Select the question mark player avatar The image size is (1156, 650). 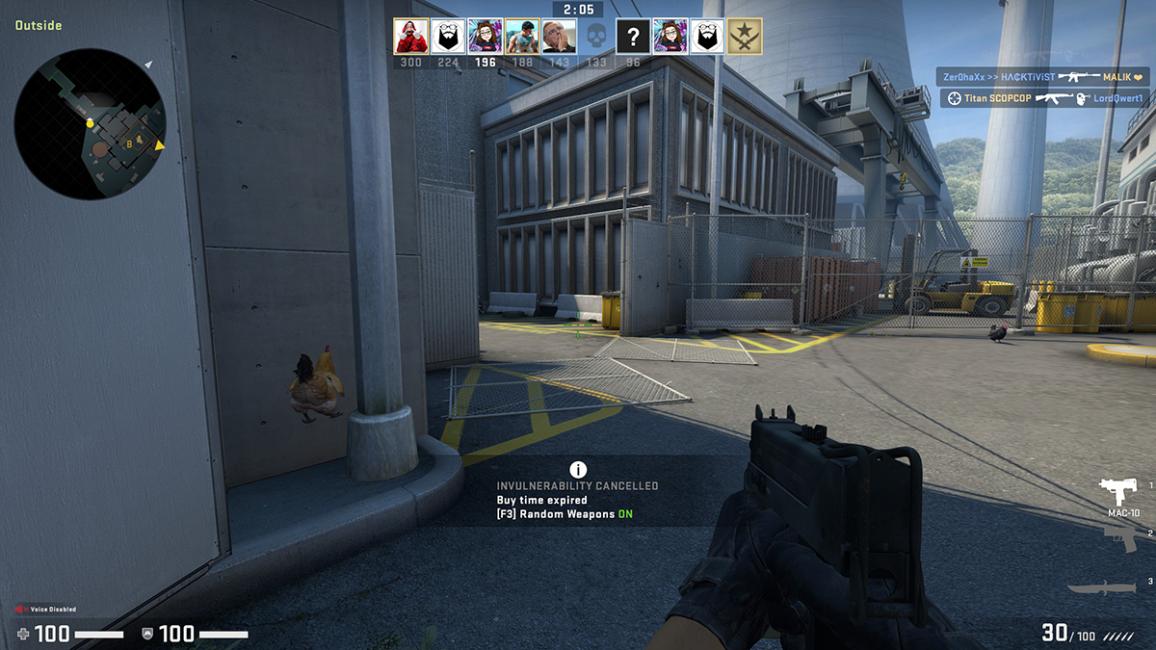coord(632,37)
